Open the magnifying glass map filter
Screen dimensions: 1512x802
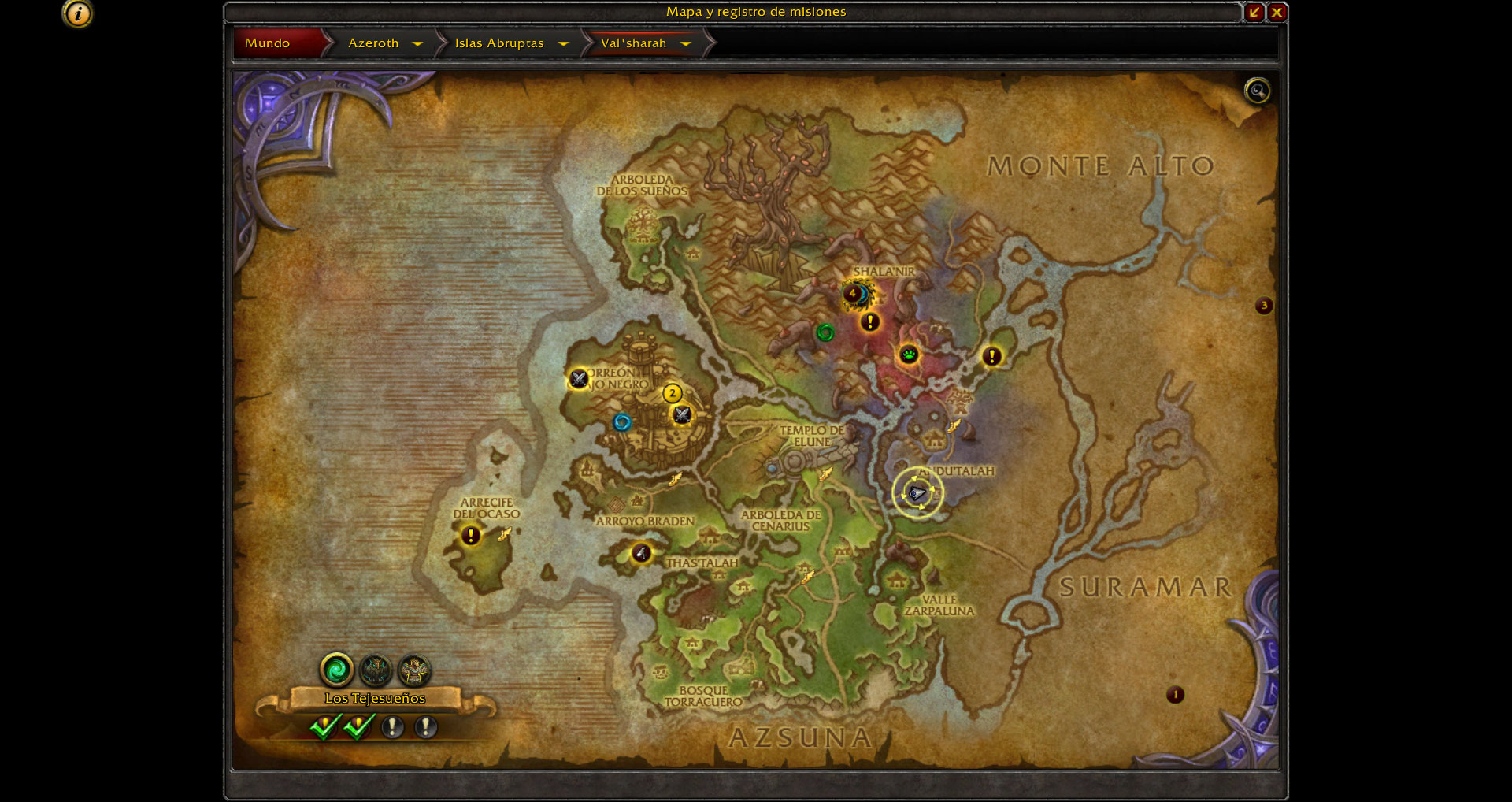point(1257,91)
